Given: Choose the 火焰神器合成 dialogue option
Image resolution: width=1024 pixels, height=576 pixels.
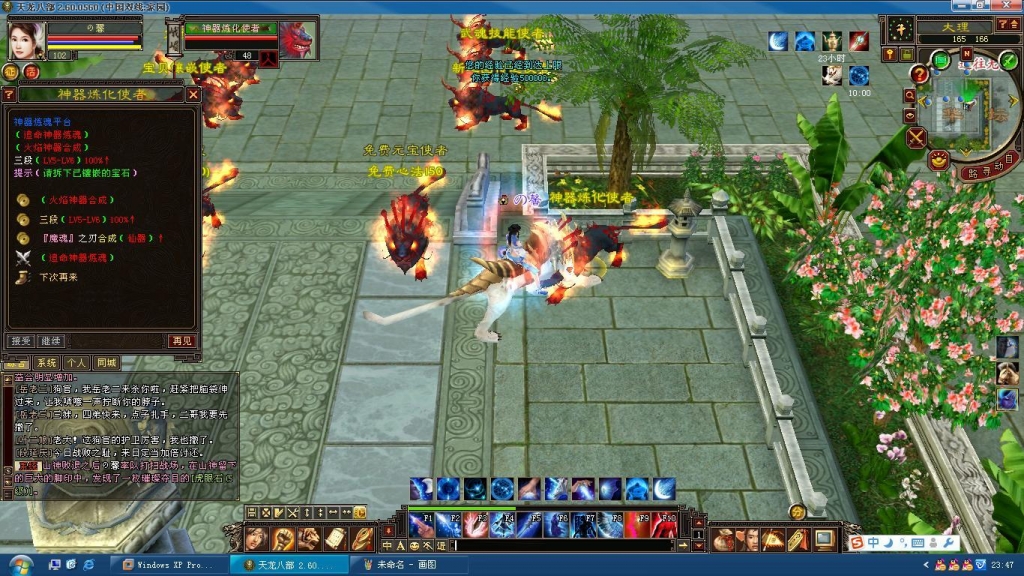Looking at the screenshot, I should pyautogui.click(x=77, y=200).
